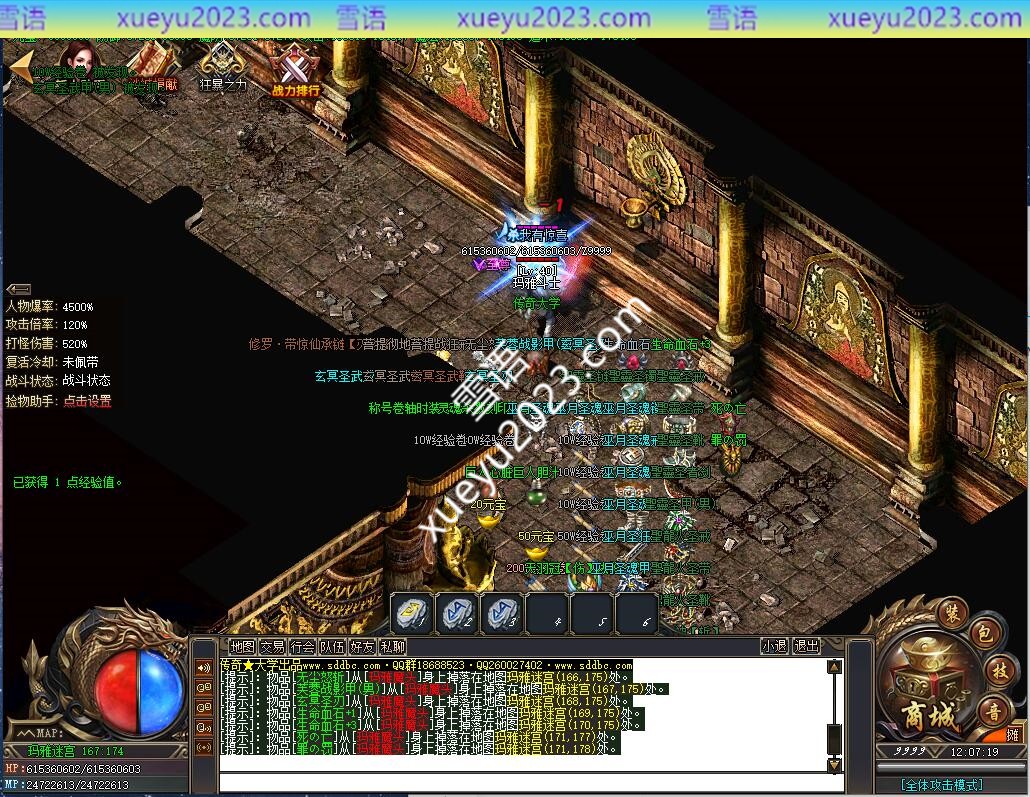Open the 地图 map button
Image resolution: width=1030 pixels, height=797 pixels.
[x=242, y=647]
